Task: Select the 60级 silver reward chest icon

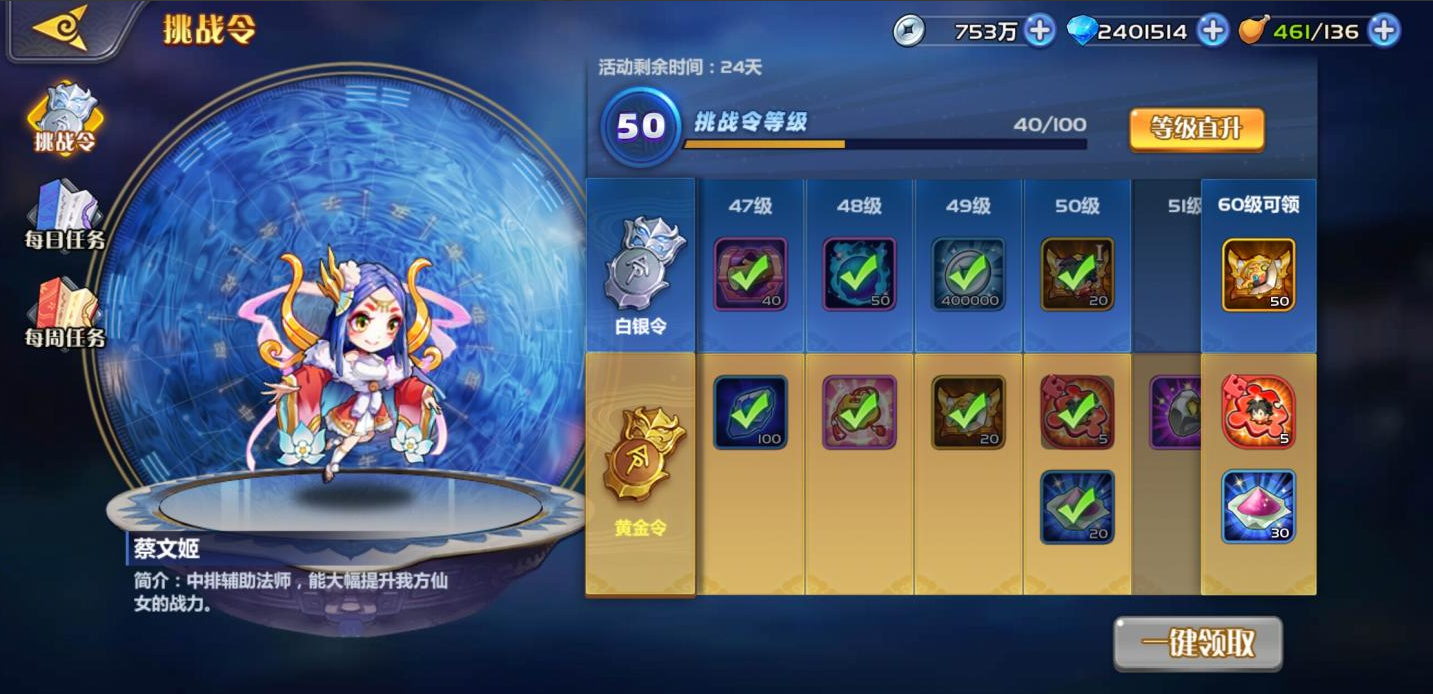Action: (1258, 274)
